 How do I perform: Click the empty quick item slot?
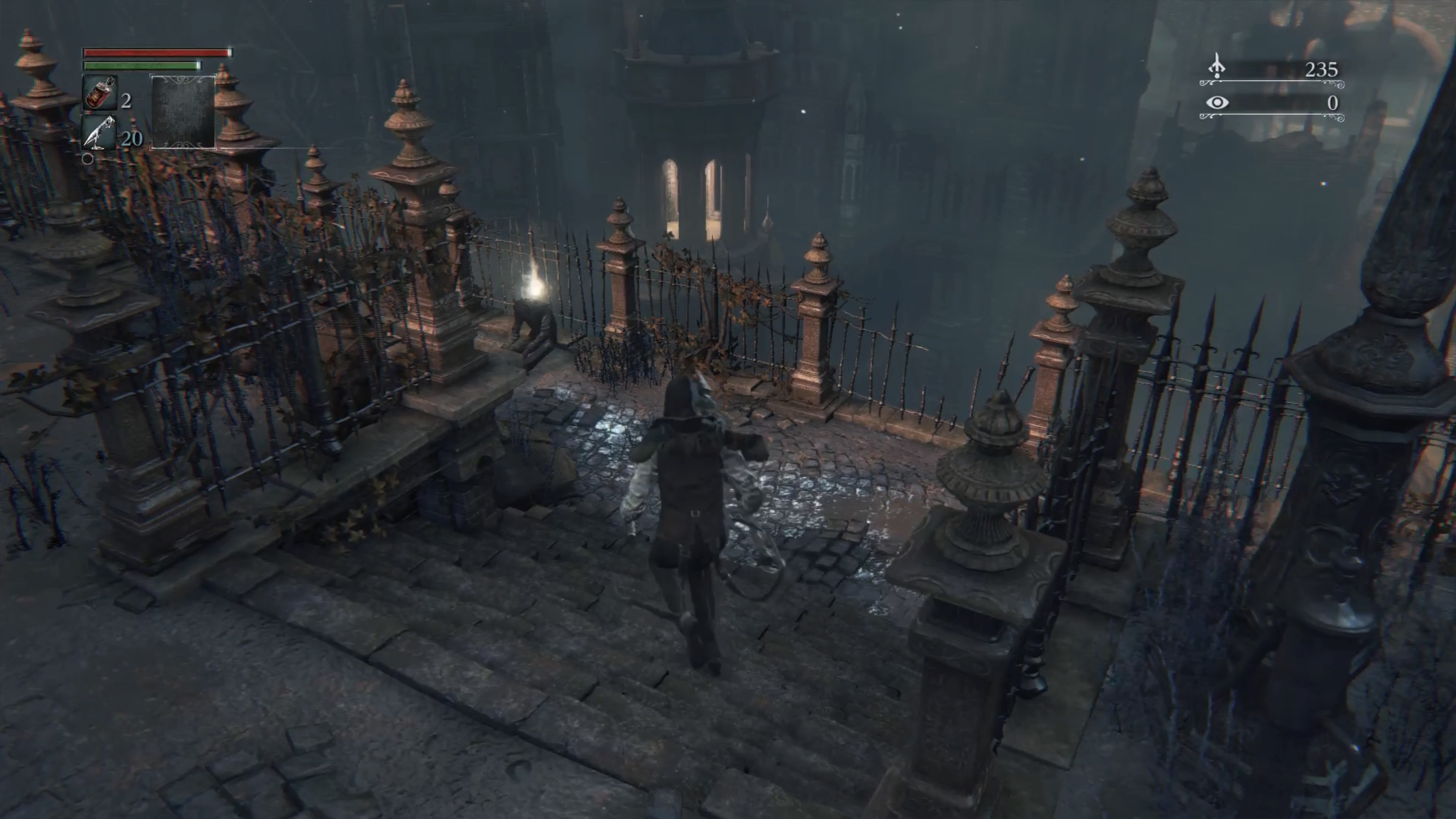coord(183,112)
